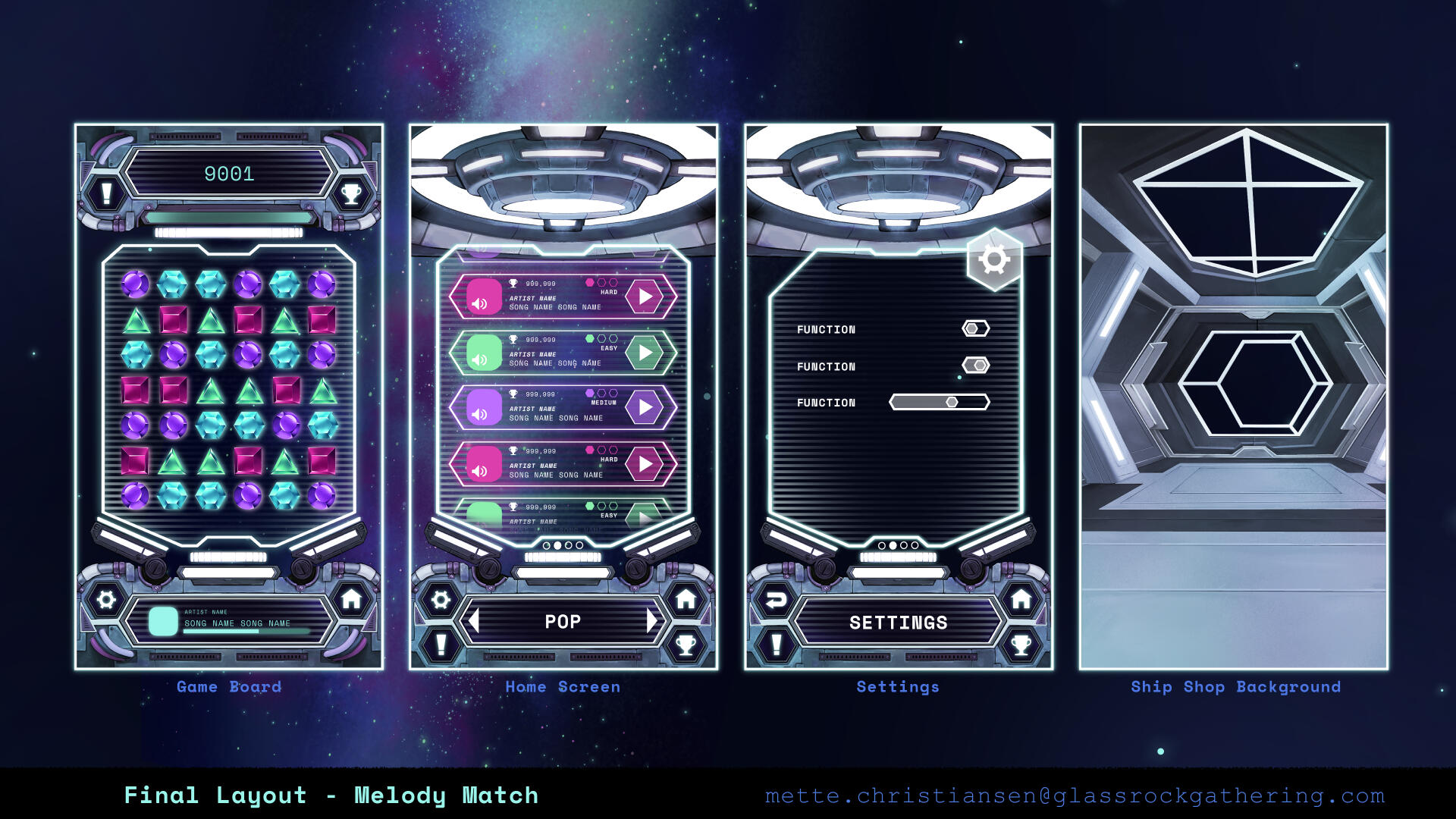Screen dimensions: 1456x819
Task: Toggle the first FUNCTION switch
Action: point(974,328)
